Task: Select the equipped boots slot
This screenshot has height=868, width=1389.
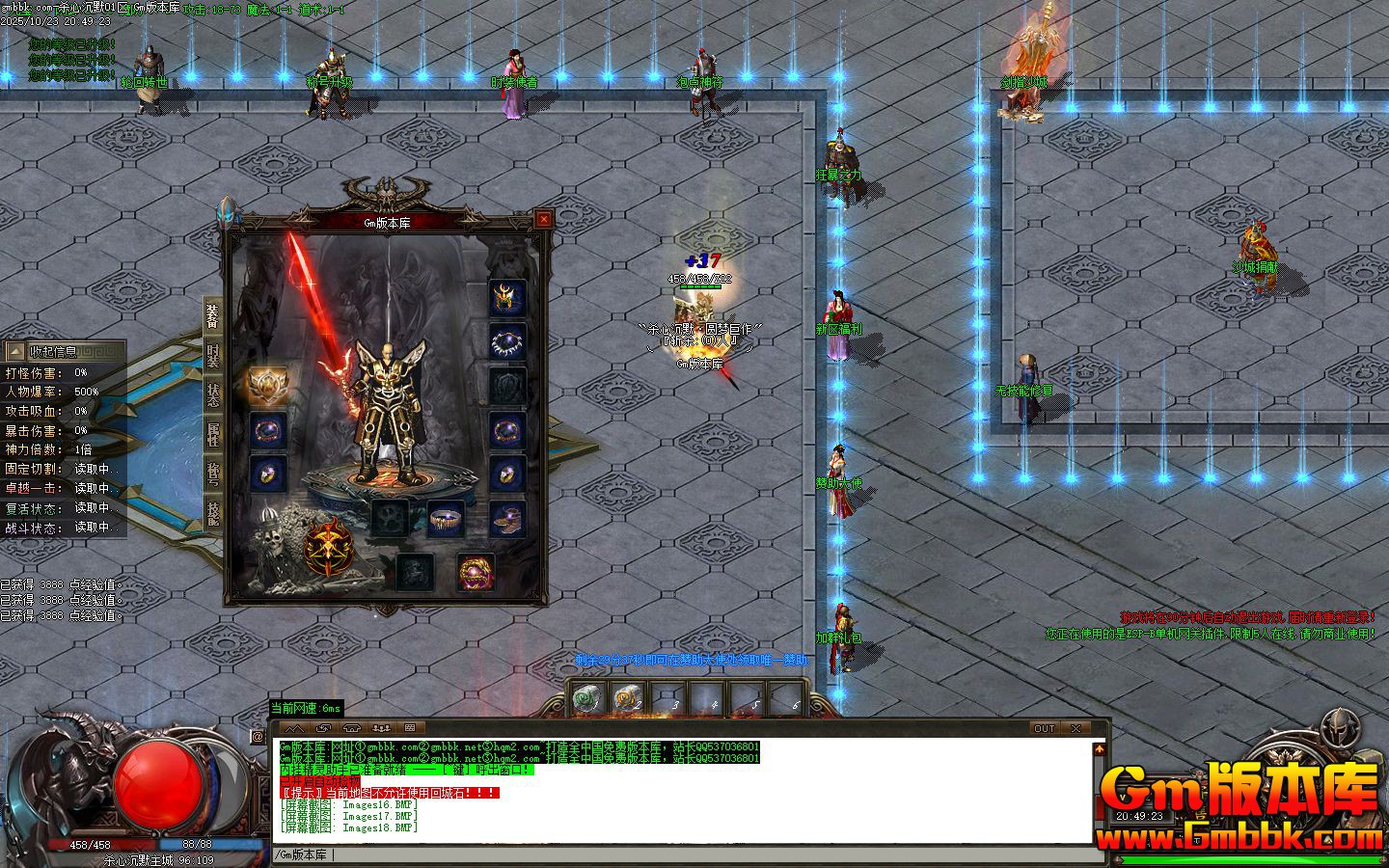Action: [506, 519]
